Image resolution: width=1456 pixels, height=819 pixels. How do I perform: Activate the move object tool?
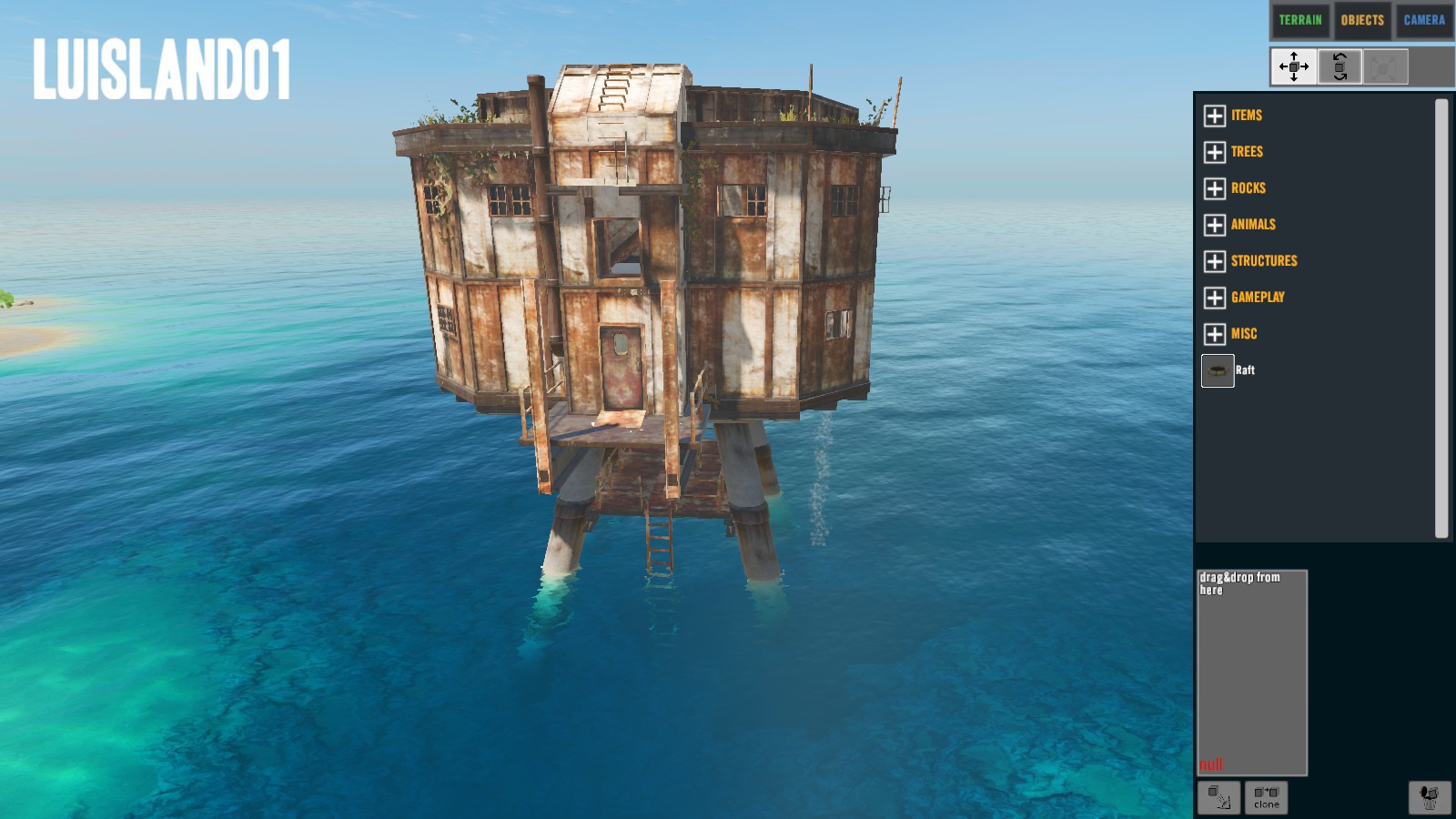1293,66
